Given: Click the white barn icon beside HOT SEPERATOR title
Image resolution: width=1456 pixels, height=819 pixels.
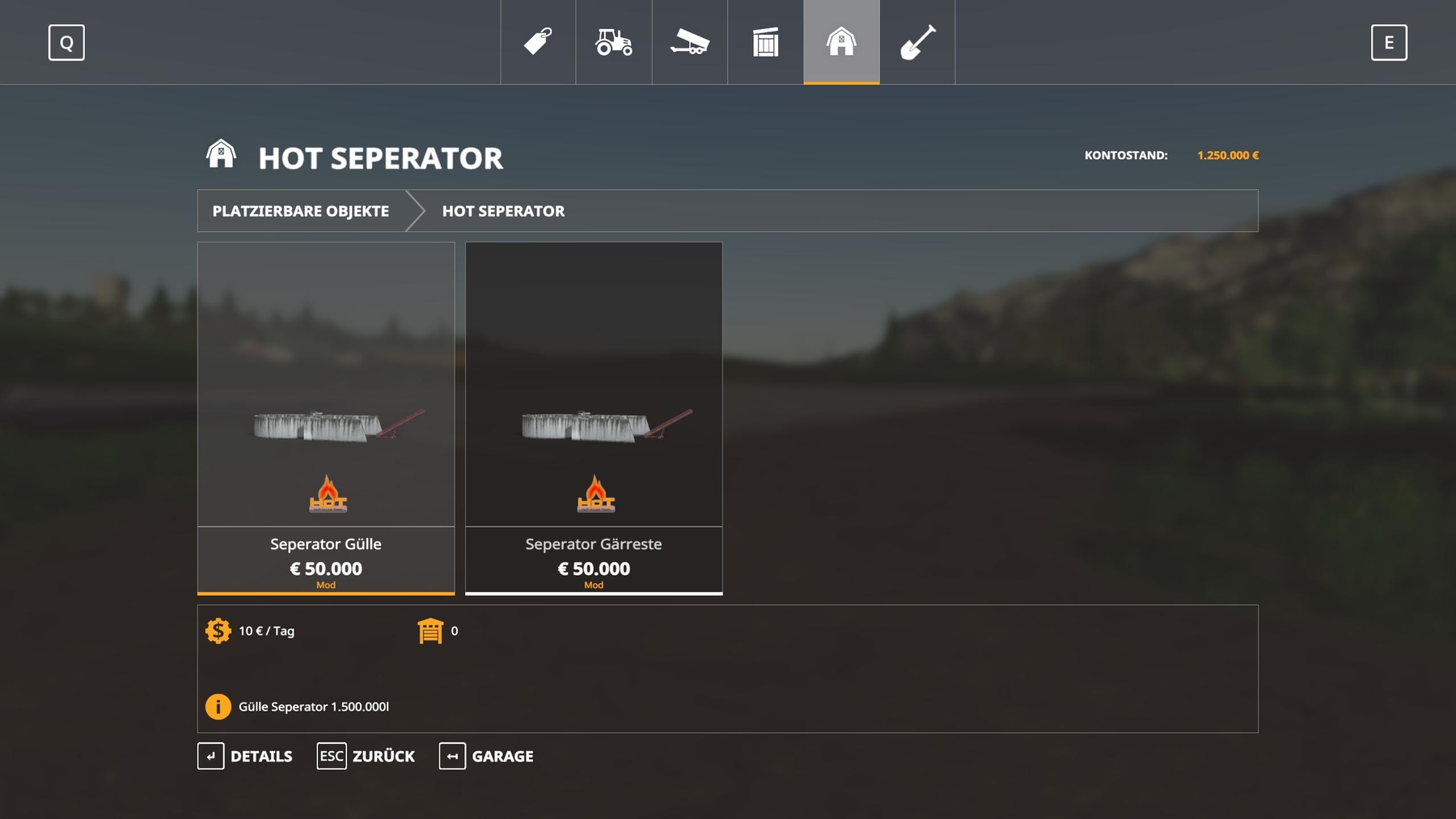Looking at the screenshot, I should tap(221, 155).
